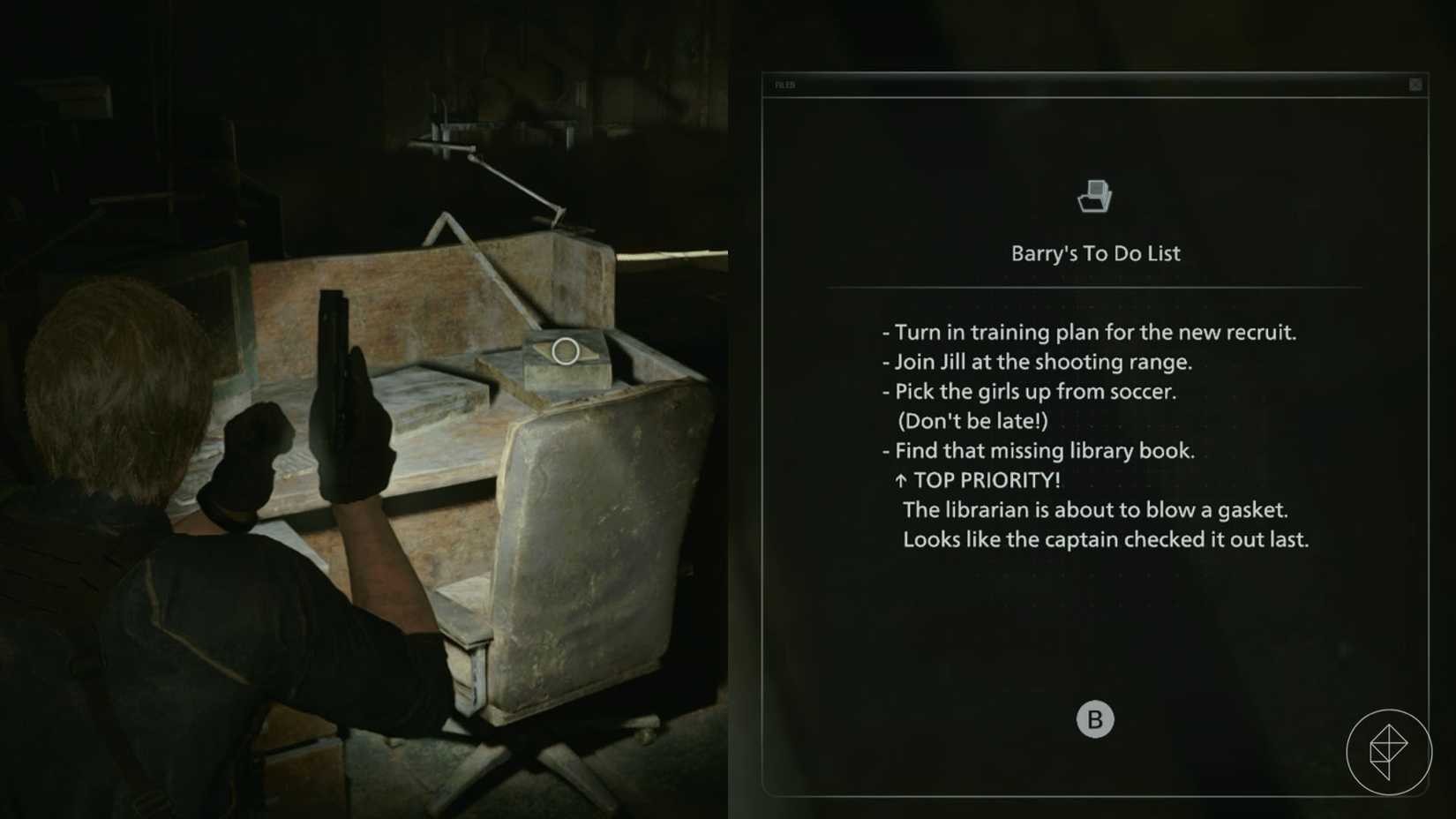Select the circle indicator over the file box

565,349
